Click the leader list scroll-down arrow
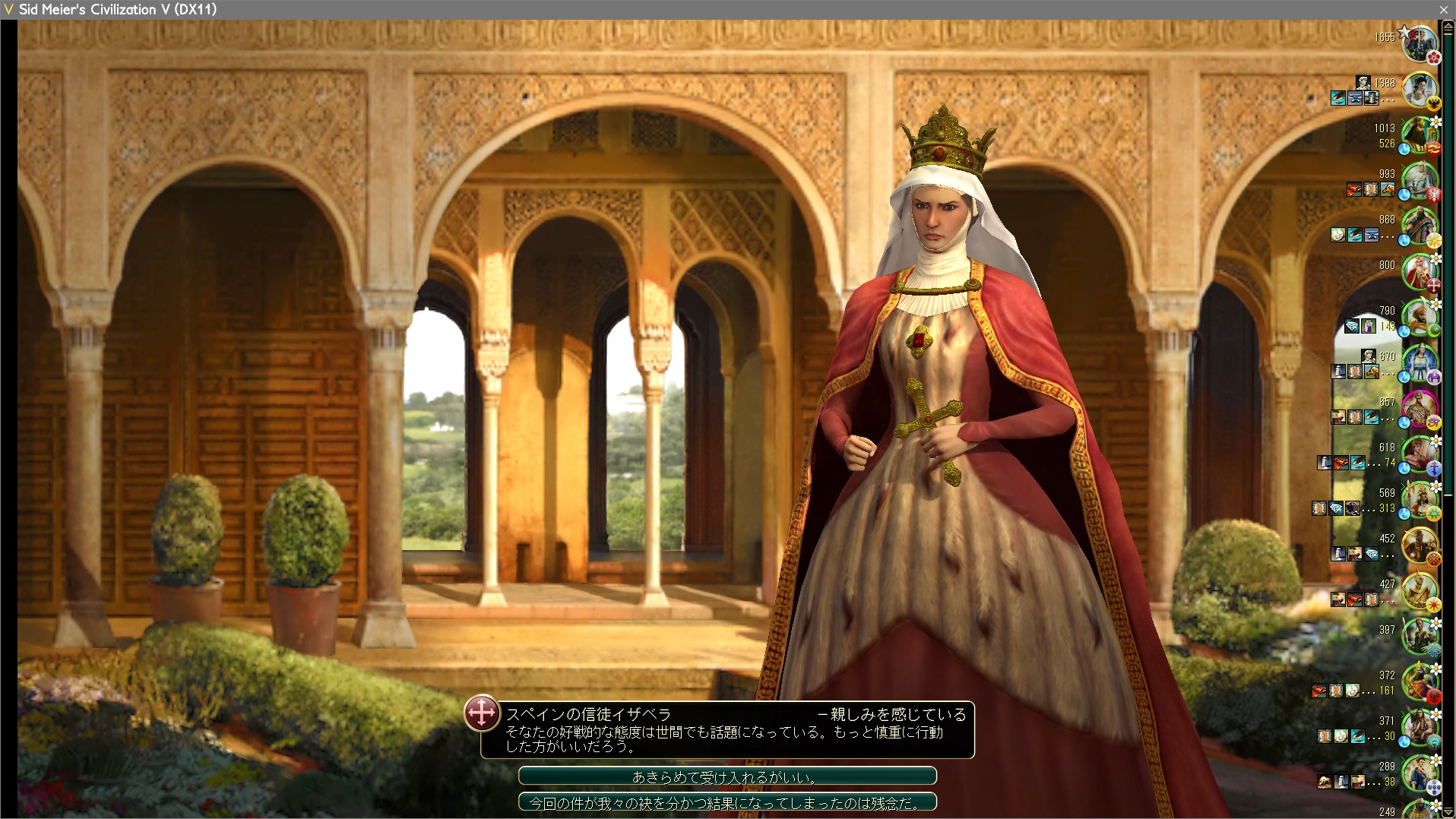Image resolution: width=1456 pixels, height=819 pixels. [1448, 811]
